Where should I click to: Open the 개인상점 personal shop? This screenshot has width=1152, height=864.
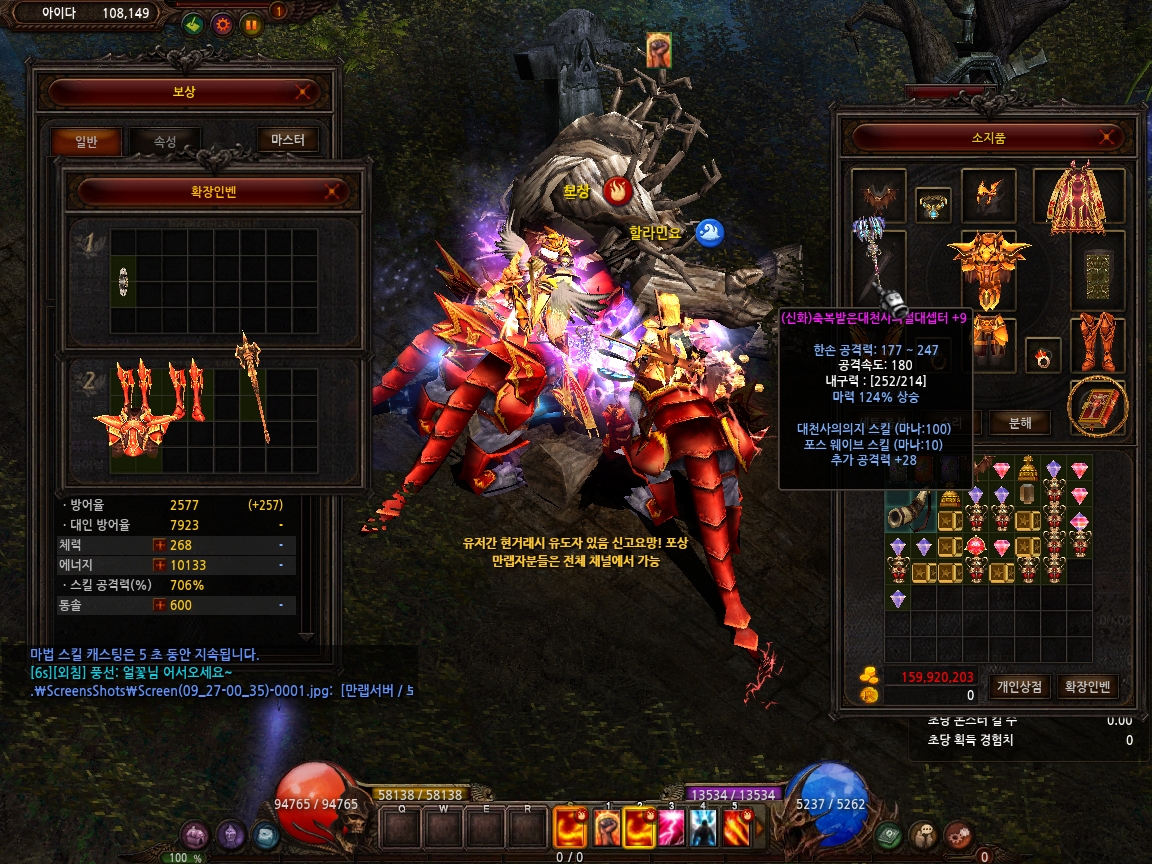(1020, 687)
